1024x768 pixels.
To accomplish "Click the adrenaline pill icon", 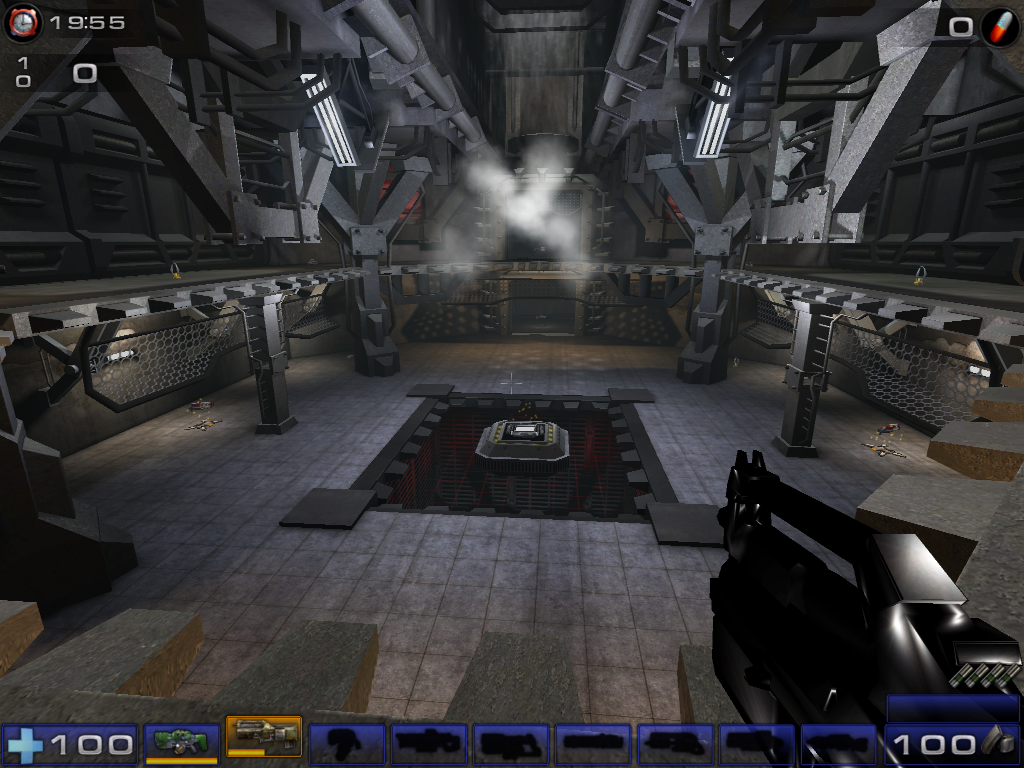I will coord(997,27).
